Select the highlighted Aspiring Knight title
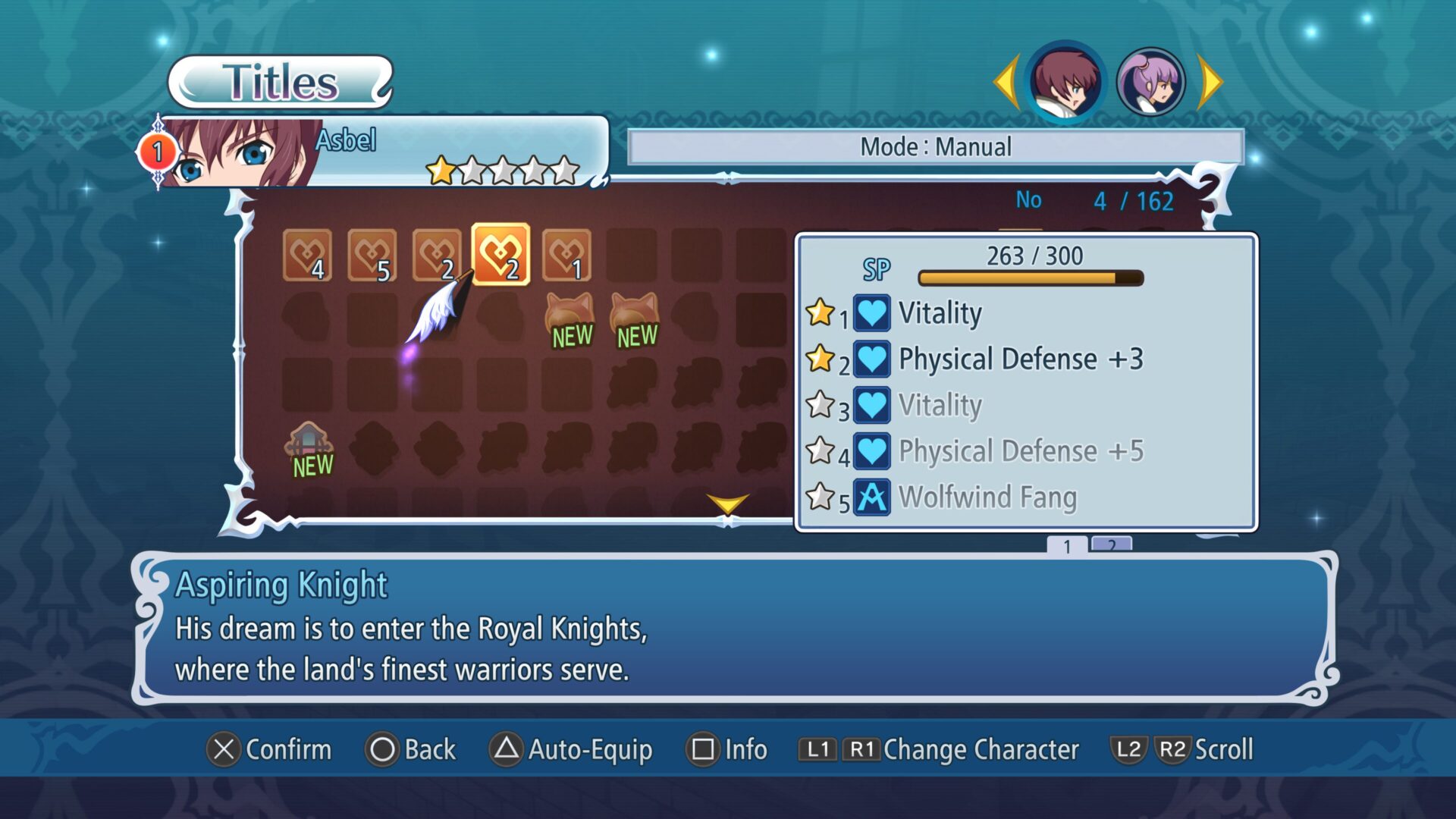The height and width of the screenshot is (819, 1456). 500,255
